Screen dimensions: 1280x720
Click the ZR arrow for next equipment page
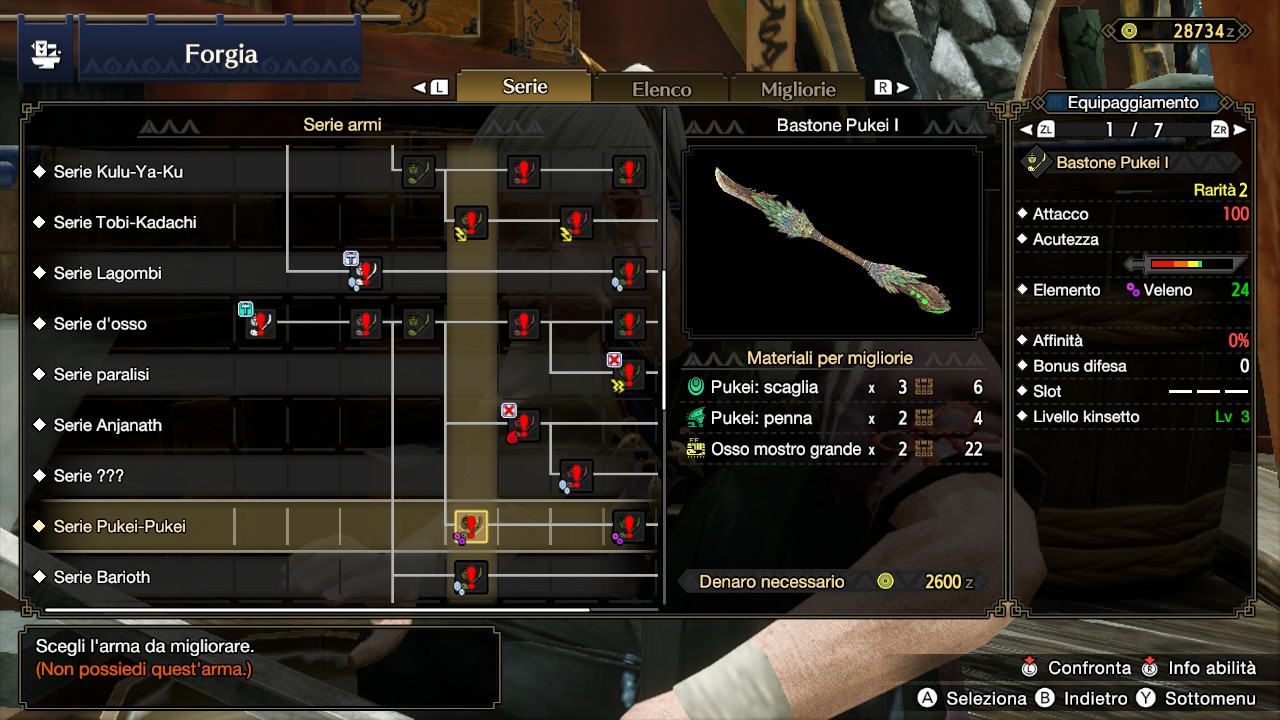(1234, 128)
